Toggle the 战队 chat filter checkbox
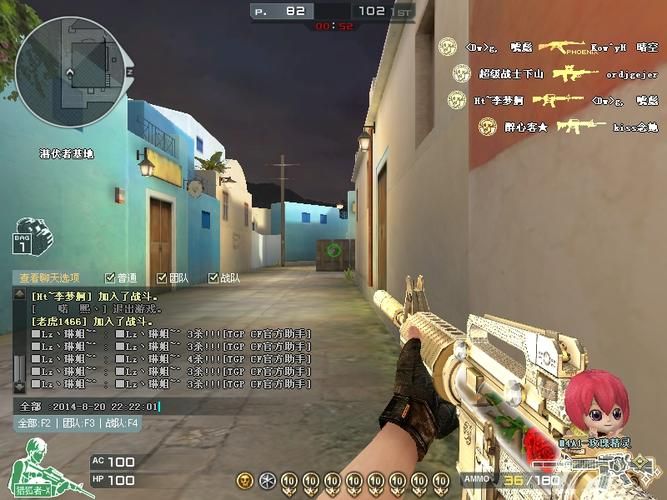The image size is (667, 500). [212, 278]
